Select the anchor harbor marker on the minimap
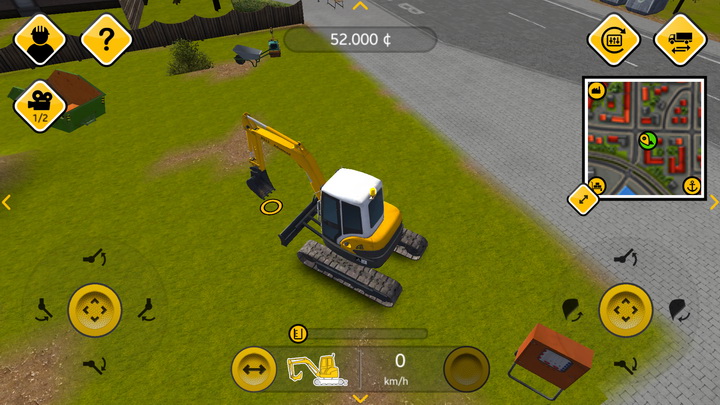Image resolution: width=720 pixels, height=405 pixels. point(690,185)
